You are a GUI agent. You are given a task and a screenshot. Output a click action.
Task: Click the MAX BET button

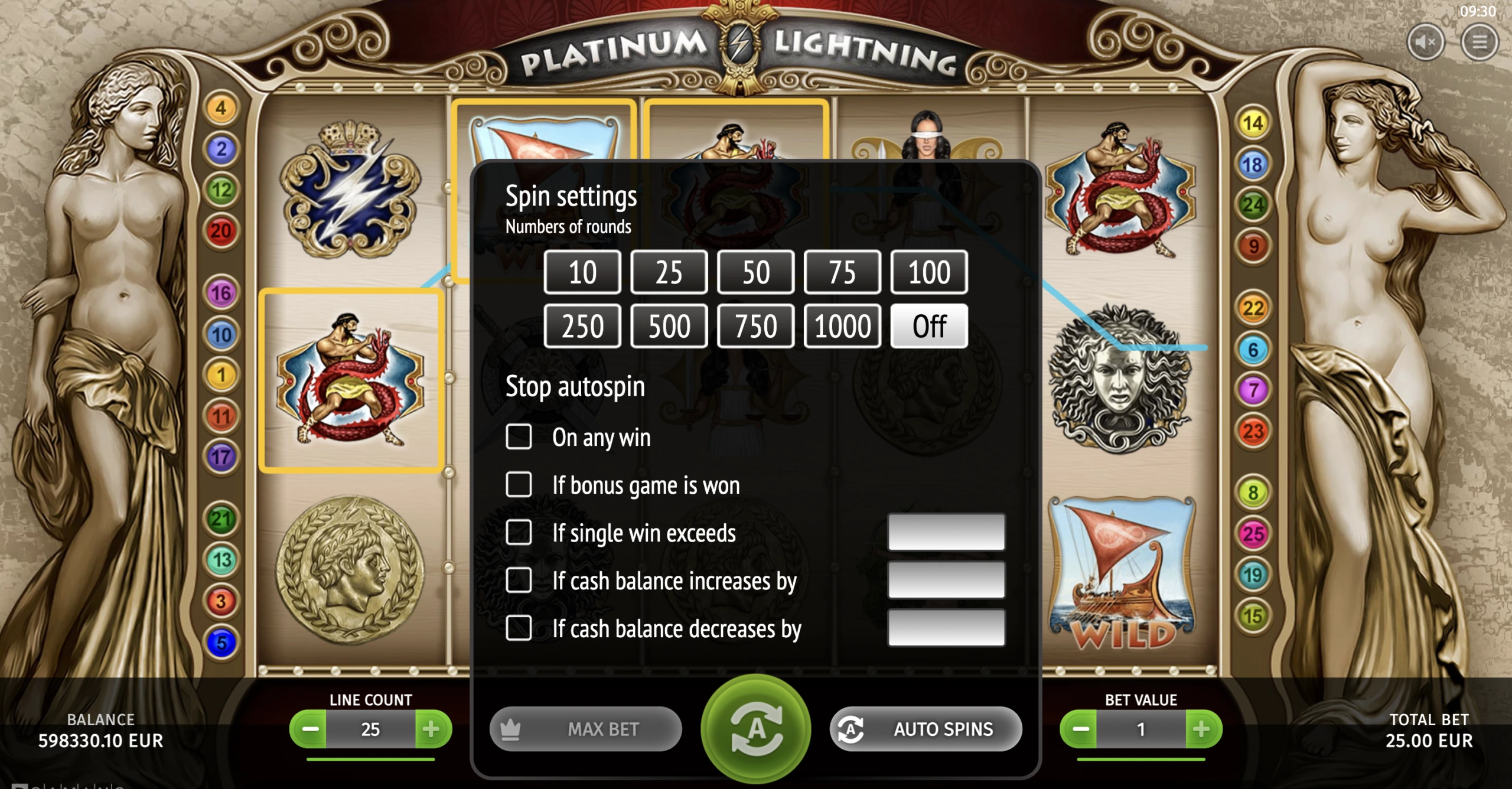tap(585, 729)
